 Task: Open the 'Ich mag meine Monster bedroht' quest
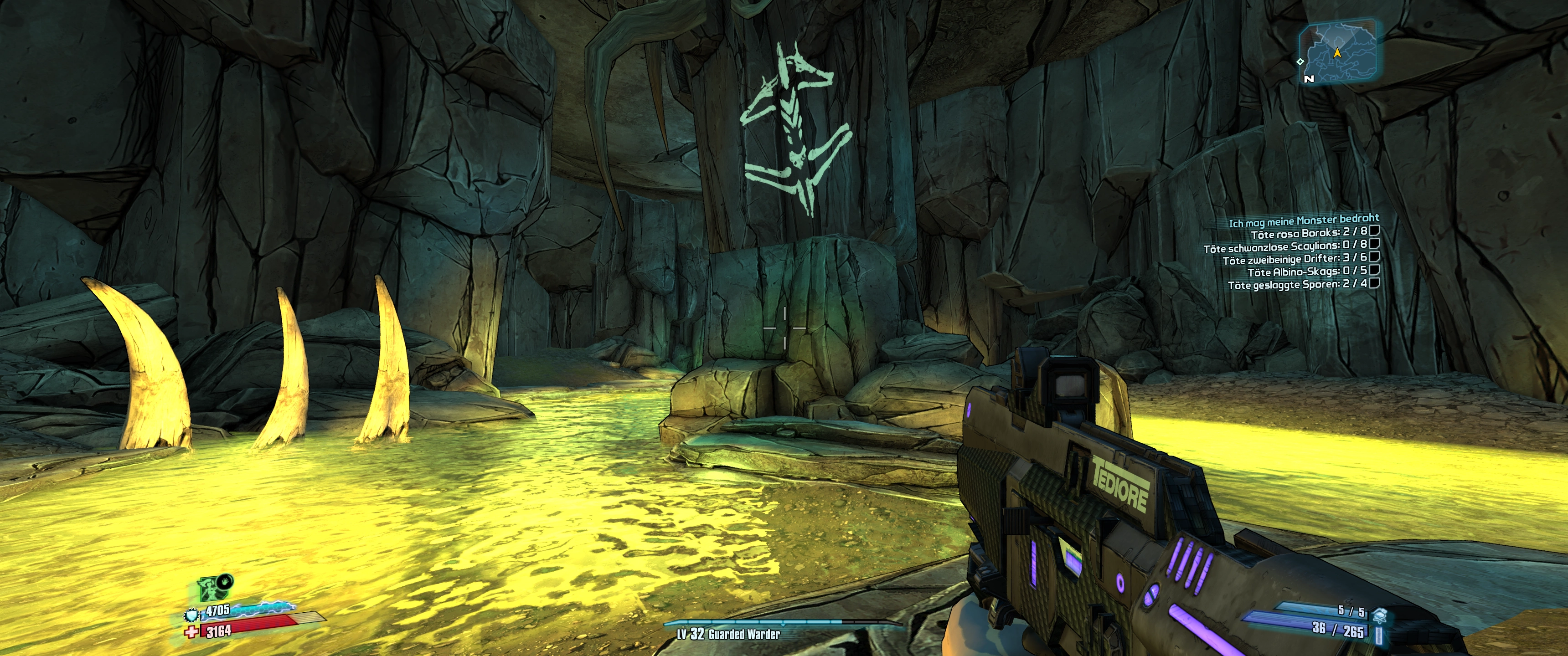pos(1303,221)
